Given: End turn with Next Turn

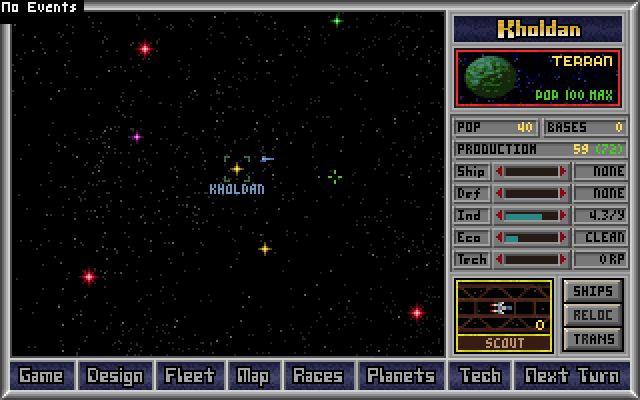Looking at the screenshot, I should tap(572, 376).
